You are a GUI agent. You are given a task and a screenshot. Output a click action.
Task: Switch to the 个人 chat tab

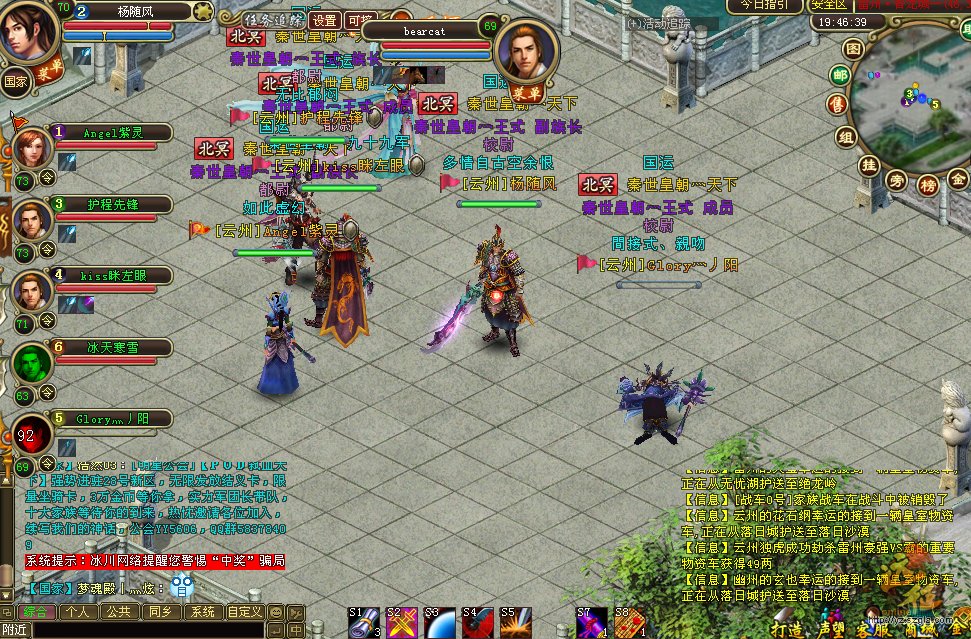click(74, 611)
